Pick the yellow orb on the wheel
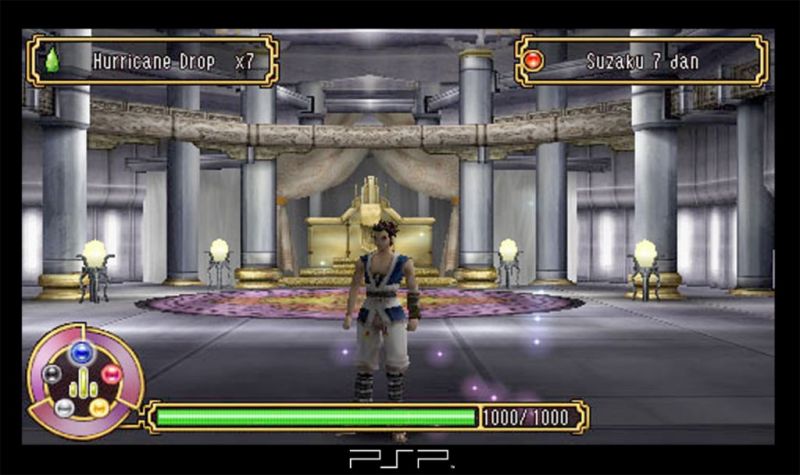The height and width of the screenshot is (475, 800). pos(99,407)
